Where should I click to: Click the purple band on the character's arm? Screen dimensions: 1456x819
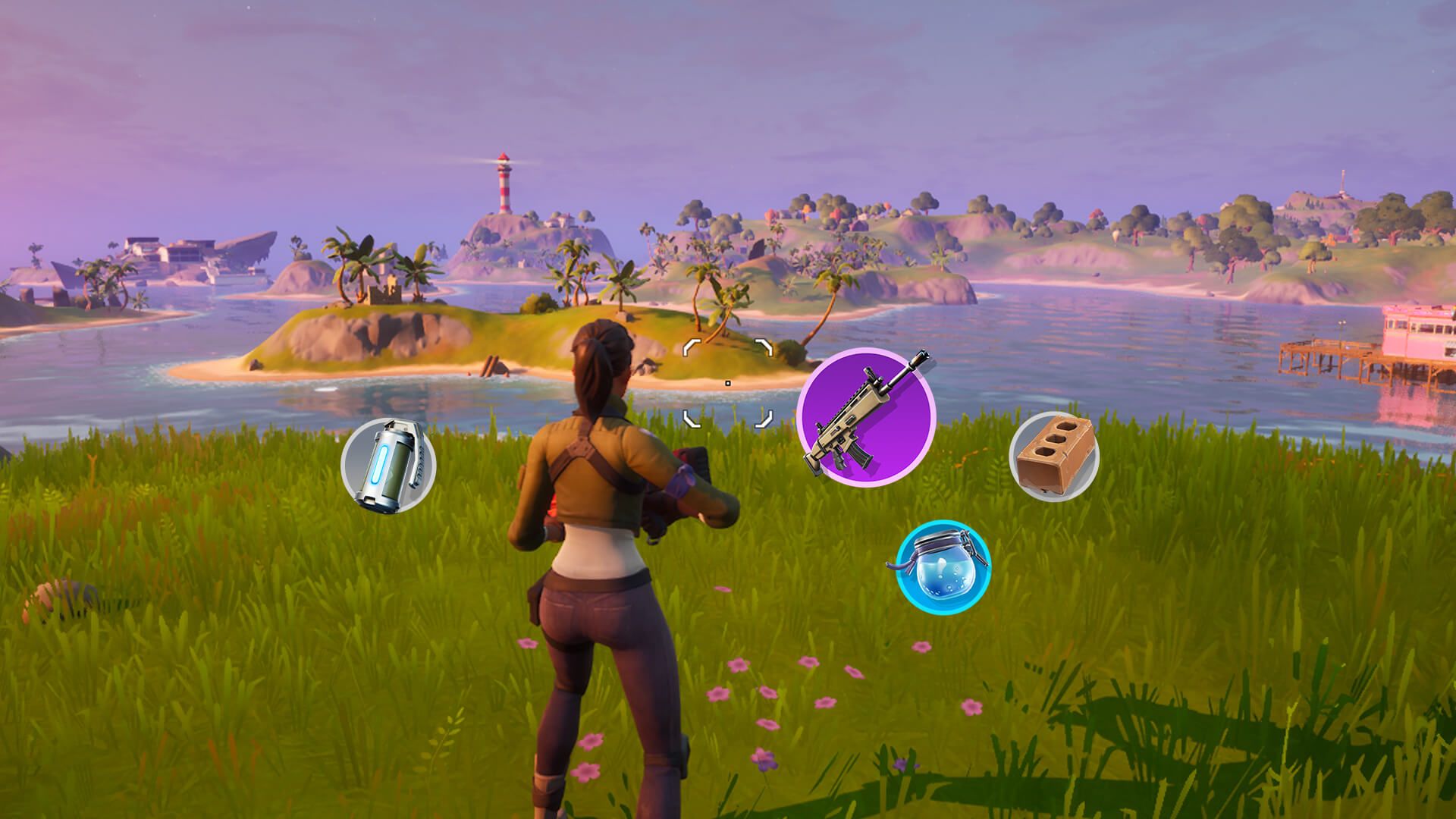click(x=682, y=478)
